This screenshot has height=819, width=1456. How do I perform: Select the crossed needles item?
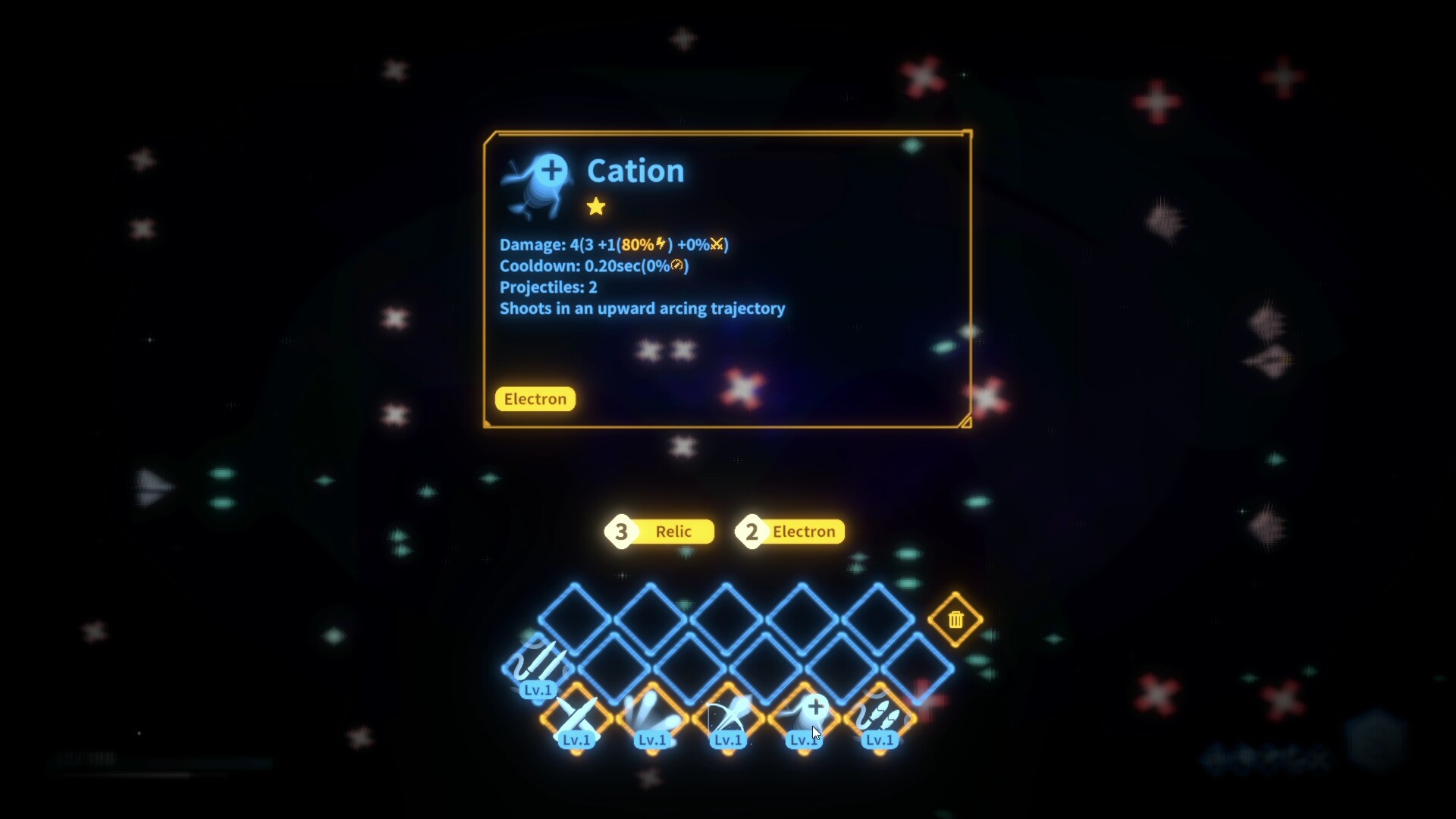click(x=576, y=717)
